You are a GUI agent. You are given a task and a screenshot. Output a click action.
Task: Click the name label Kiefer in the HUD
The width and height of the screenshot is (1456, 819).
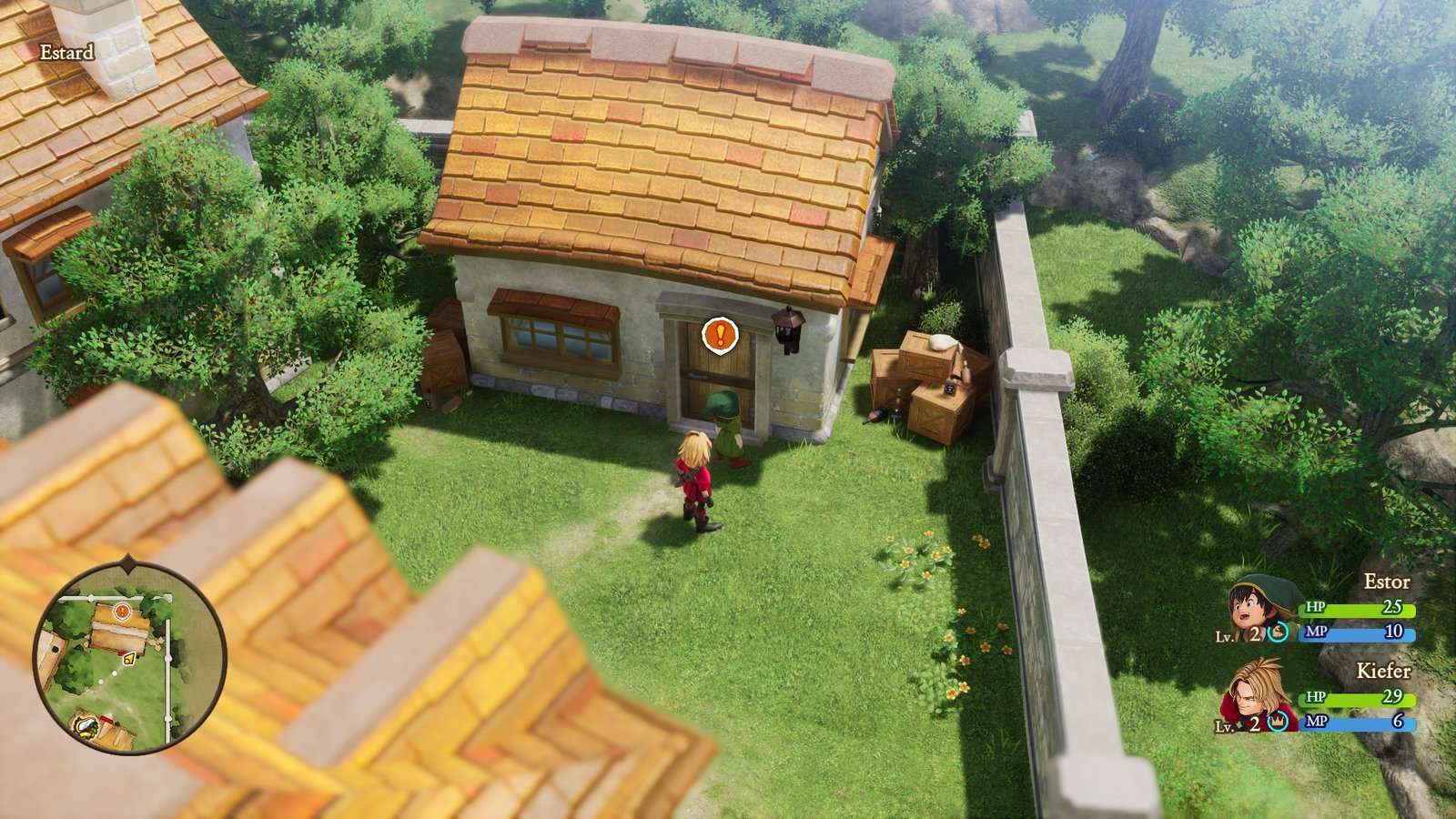click(x=1383, y=672)
